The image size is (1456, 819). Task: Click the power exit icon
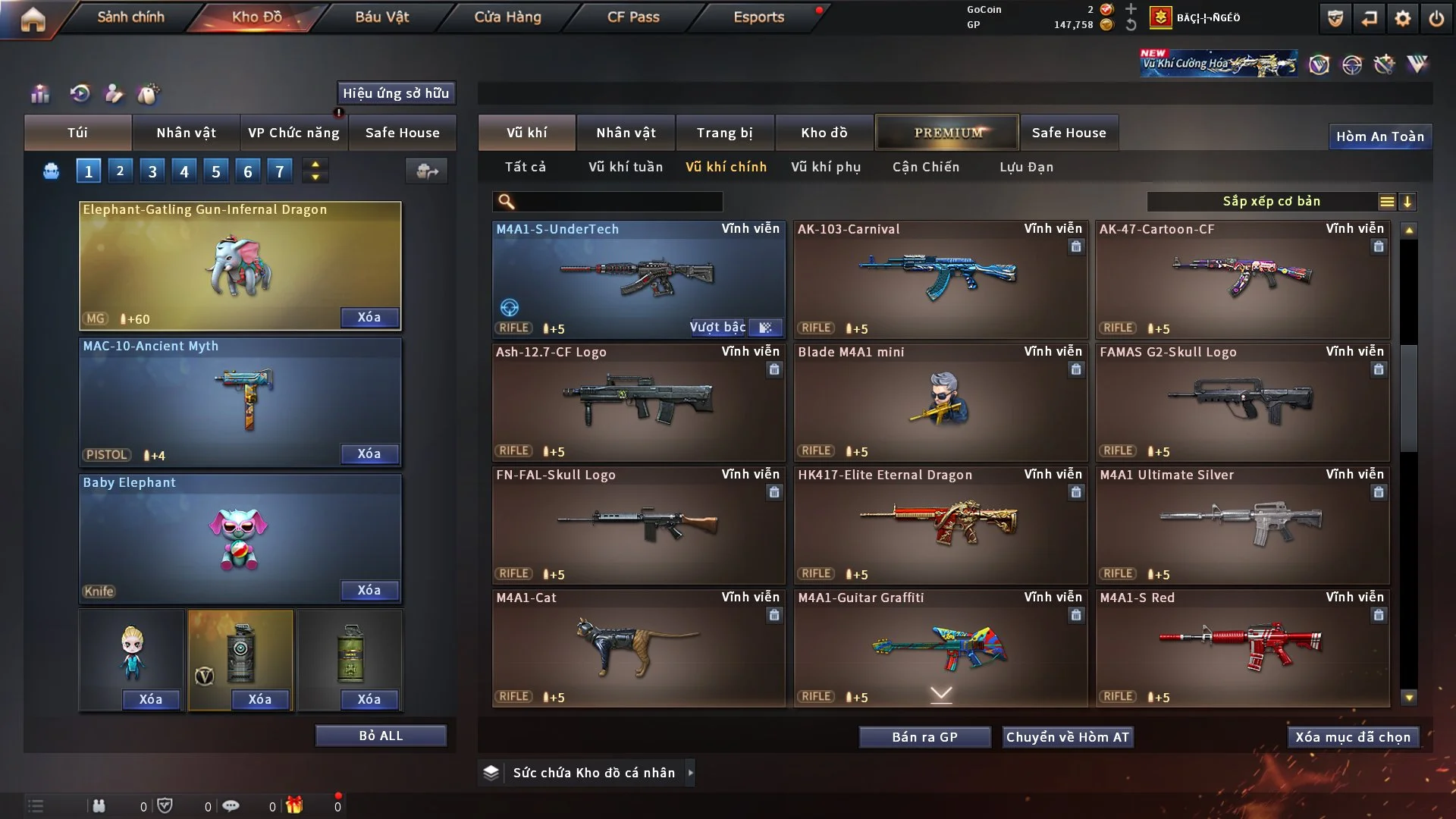(1436, 18)
